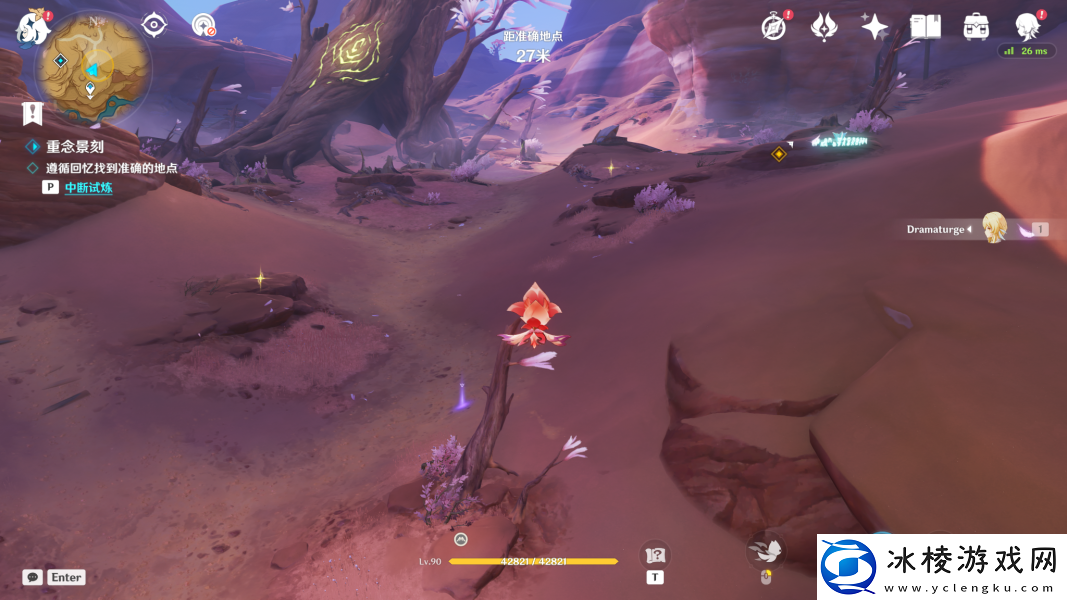Open the chat speech bubble
Viewport: 1067px width, 600px height.
point(33,577)
